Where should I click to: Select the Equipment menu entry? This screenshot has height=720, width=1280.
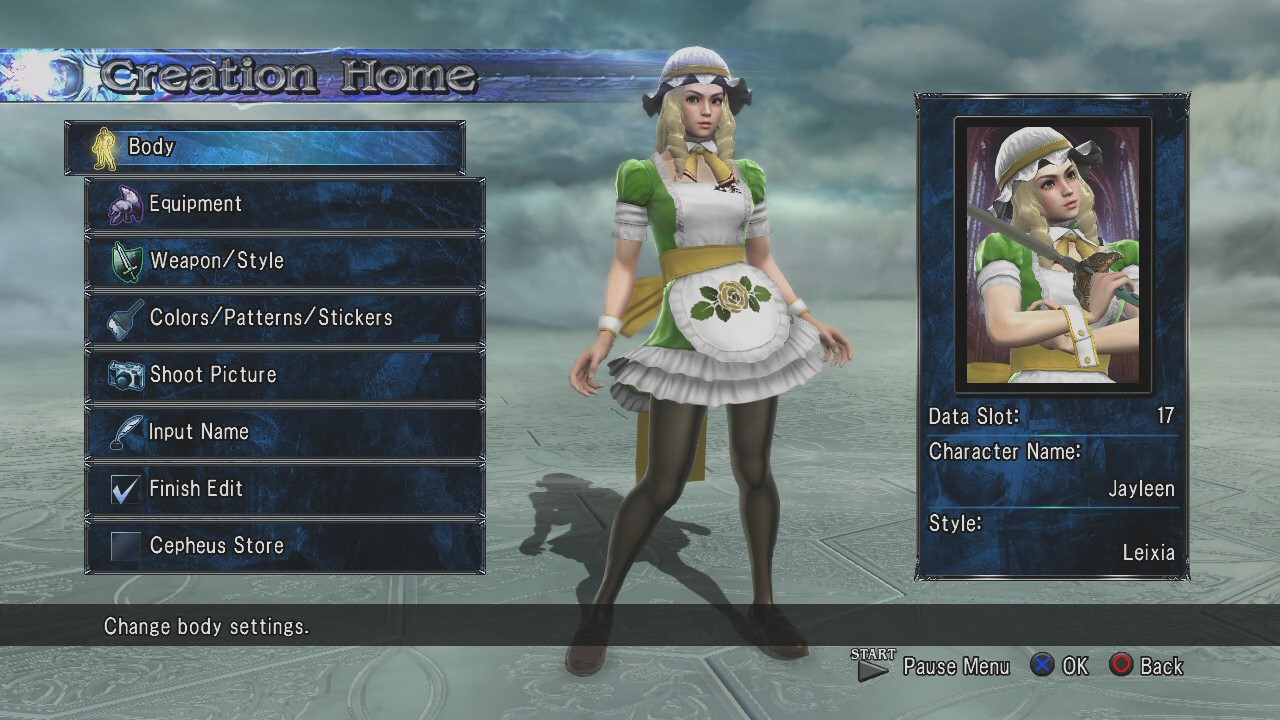[285, 204]
